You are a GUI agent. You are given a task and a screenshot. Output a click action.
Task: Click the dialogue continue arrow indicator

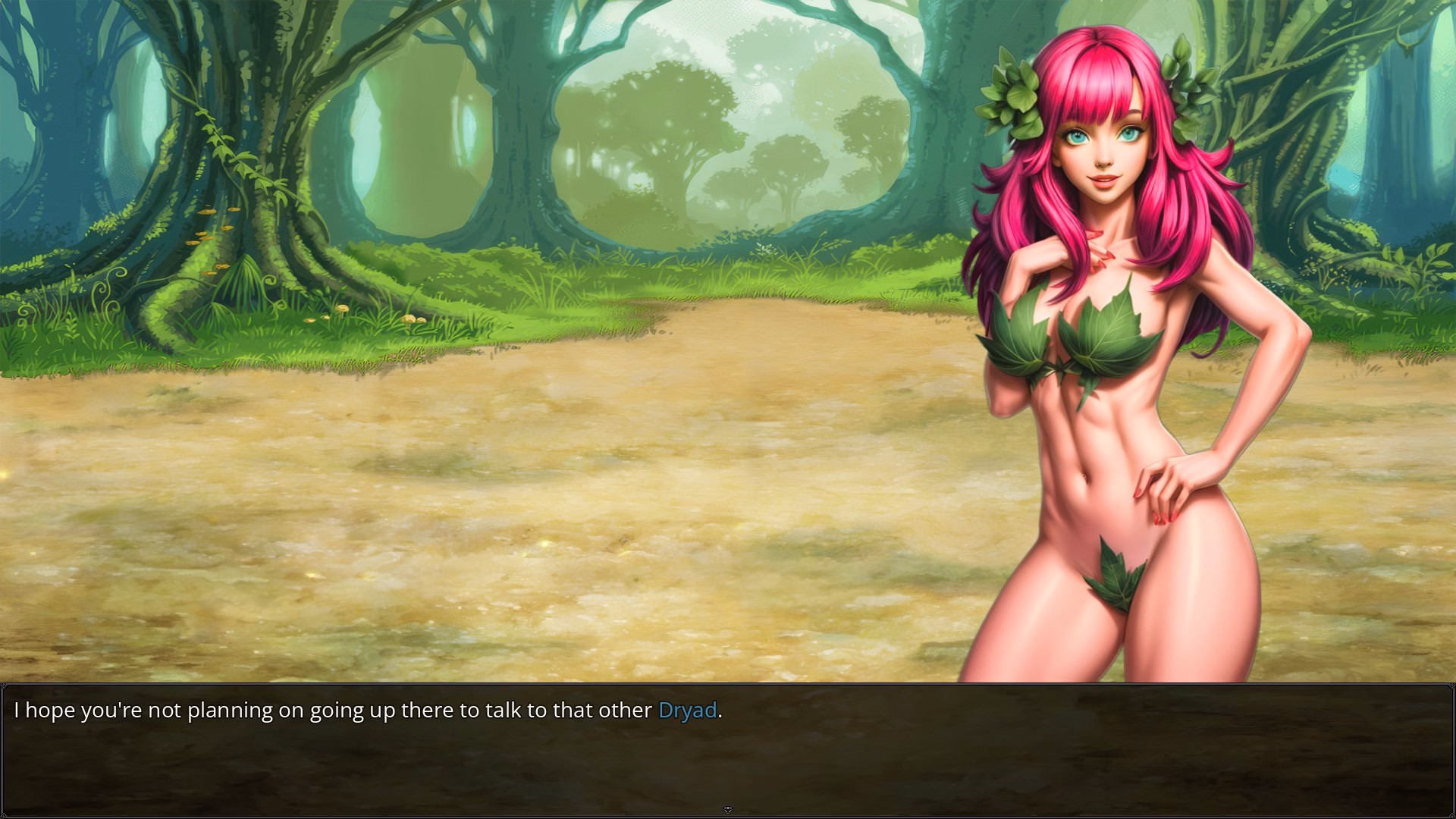pyautogui.click(x=728, y=810)
